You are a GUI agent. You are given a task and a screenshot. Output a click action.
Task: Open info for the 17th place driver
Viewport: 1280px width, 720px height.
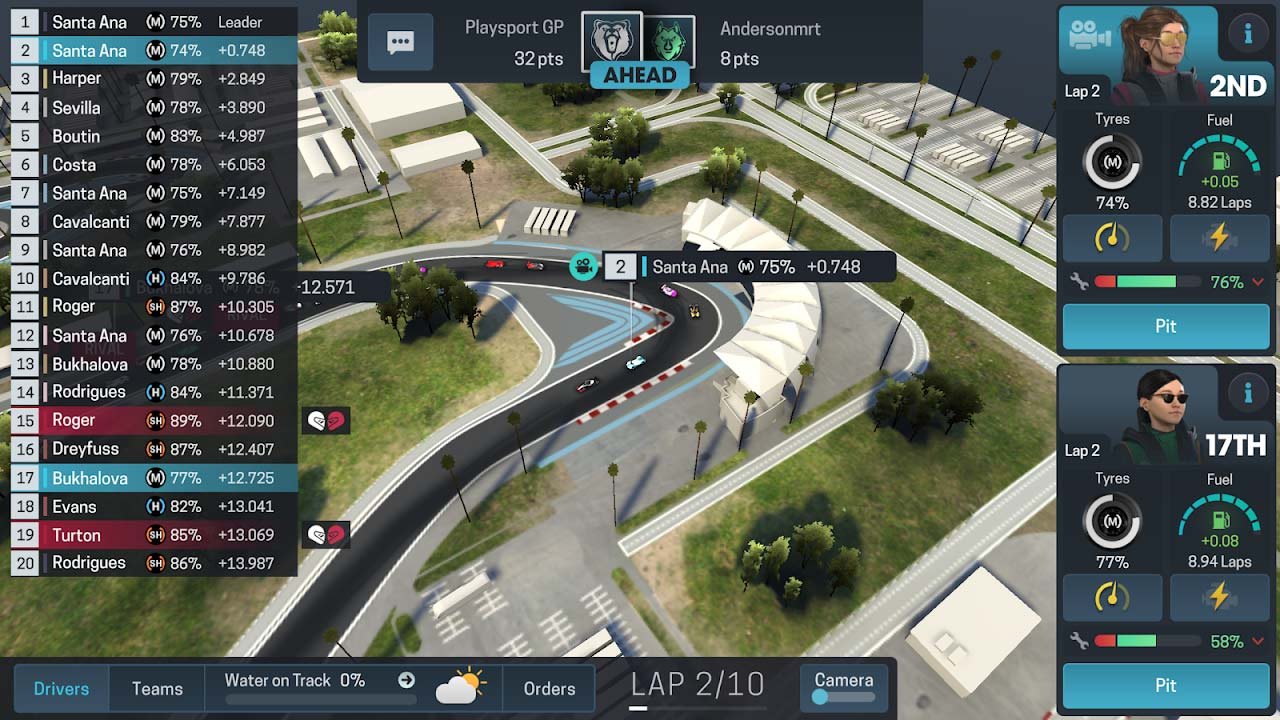coord(1247,394)
